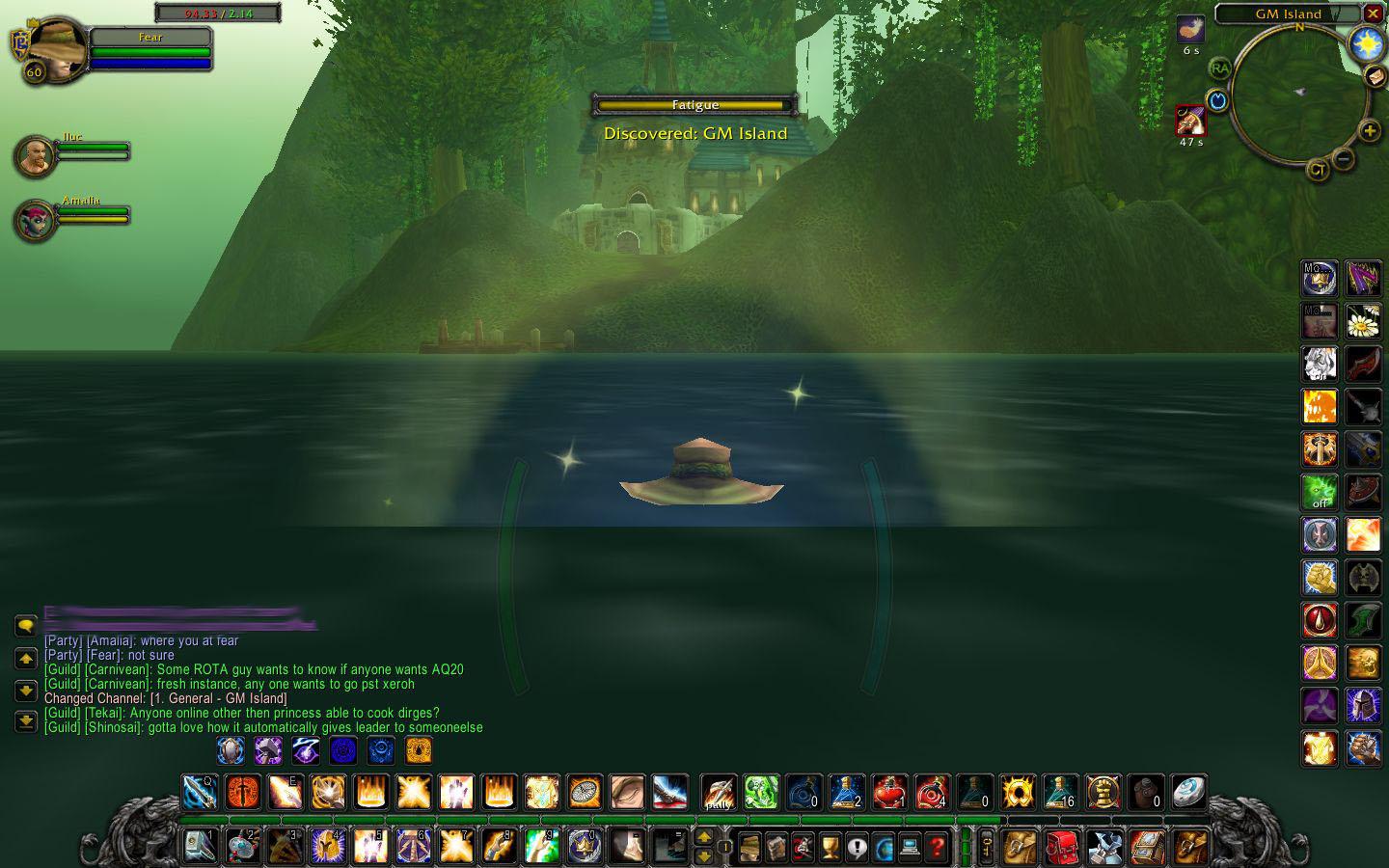Open the chat bubble channel selector
The height and width of the screenshot is (868, 1389).
pos(24,627)
